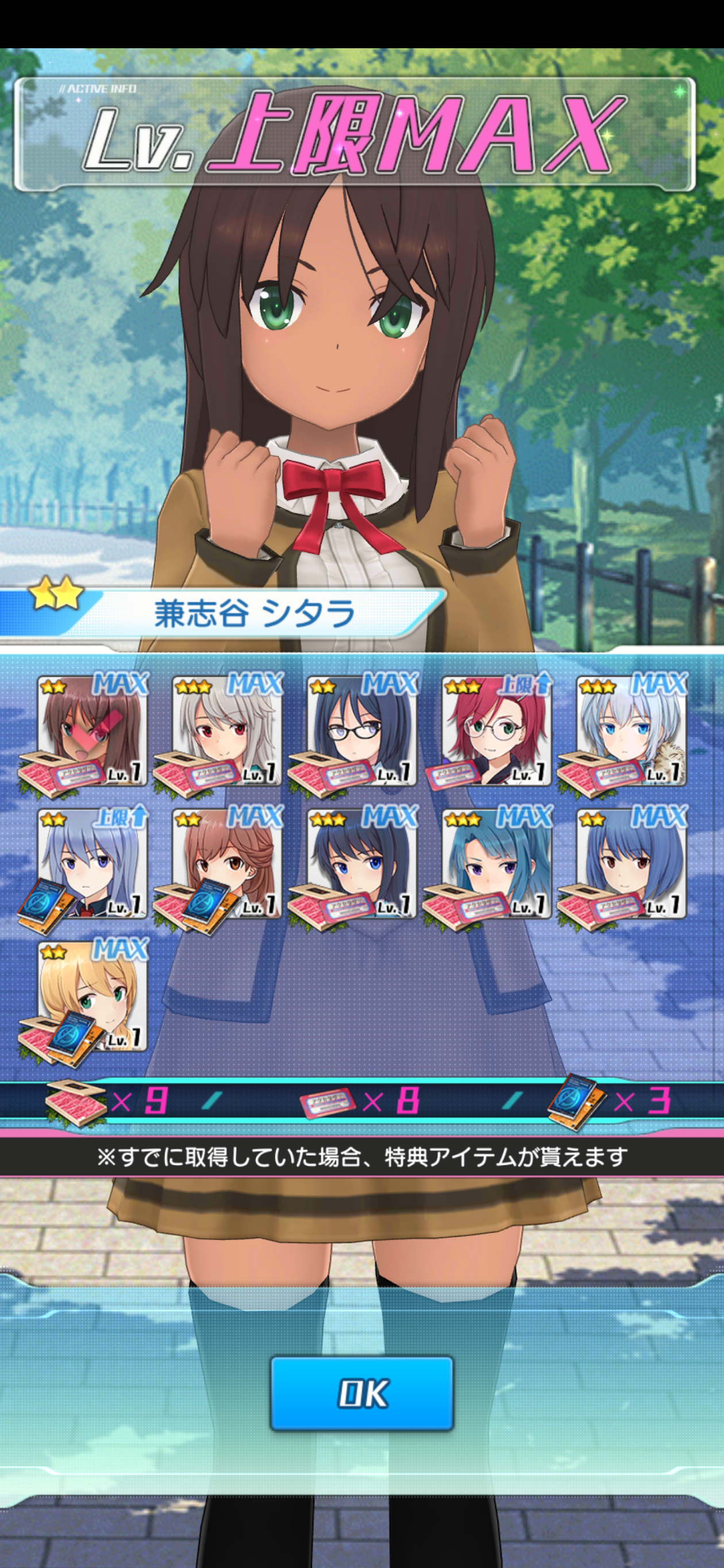
Task: Choose the pale blue-haired fur-collar character card
Action: (x=631, y=731)
